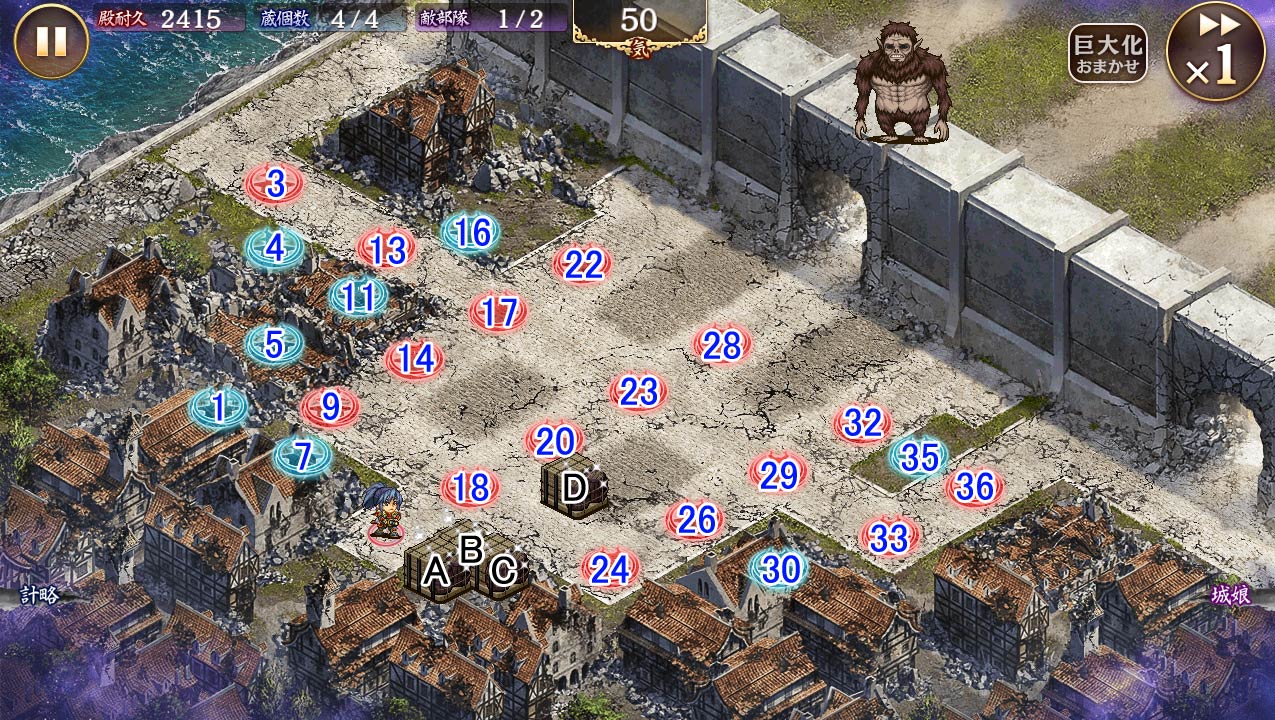Pick deployment tile 28
The height and width of the screenshot is (720, 1275).
click(x=721, y=345)
